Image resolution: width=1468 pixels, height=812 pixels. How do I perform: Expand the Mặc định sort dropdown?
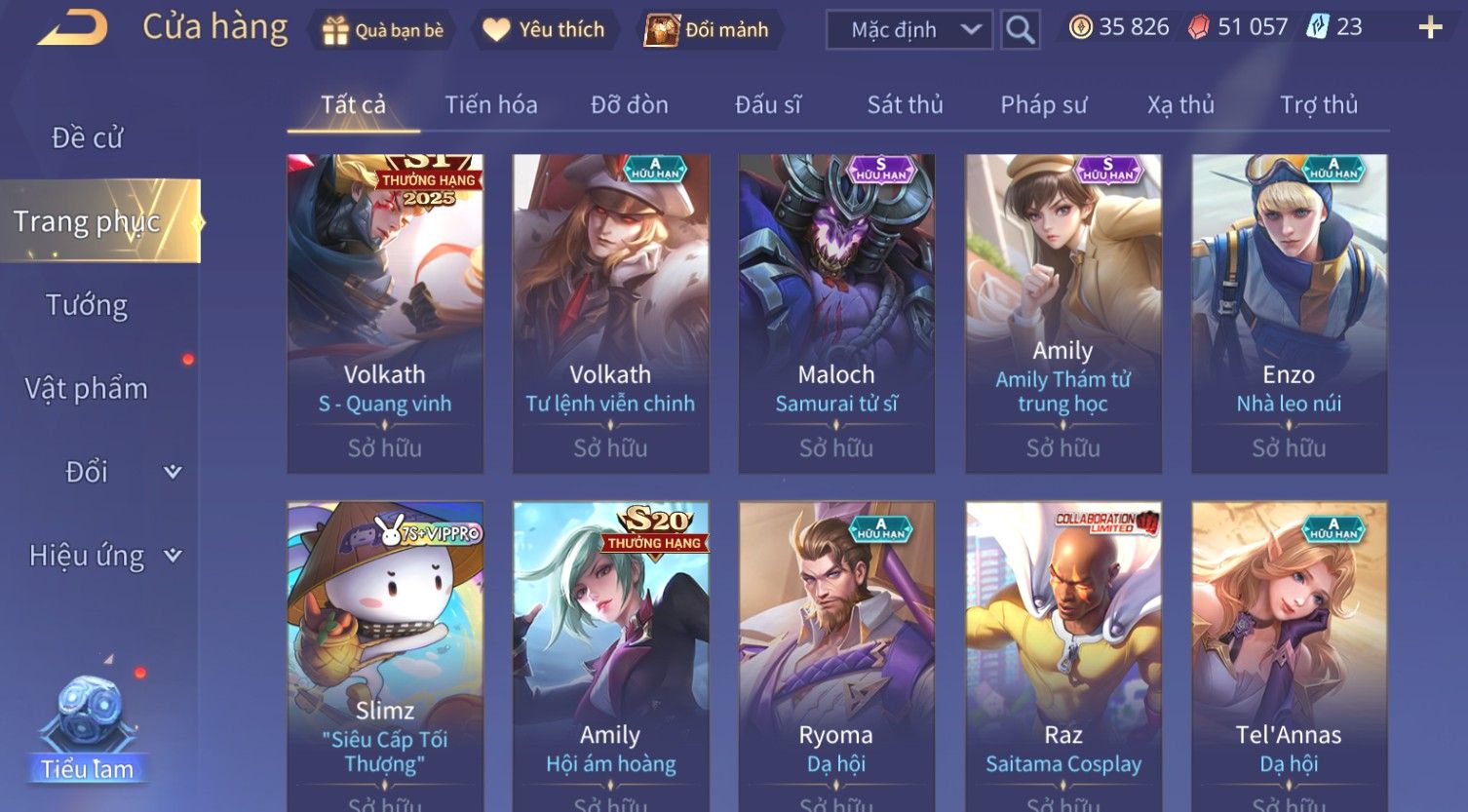click(x=908, y=30)
